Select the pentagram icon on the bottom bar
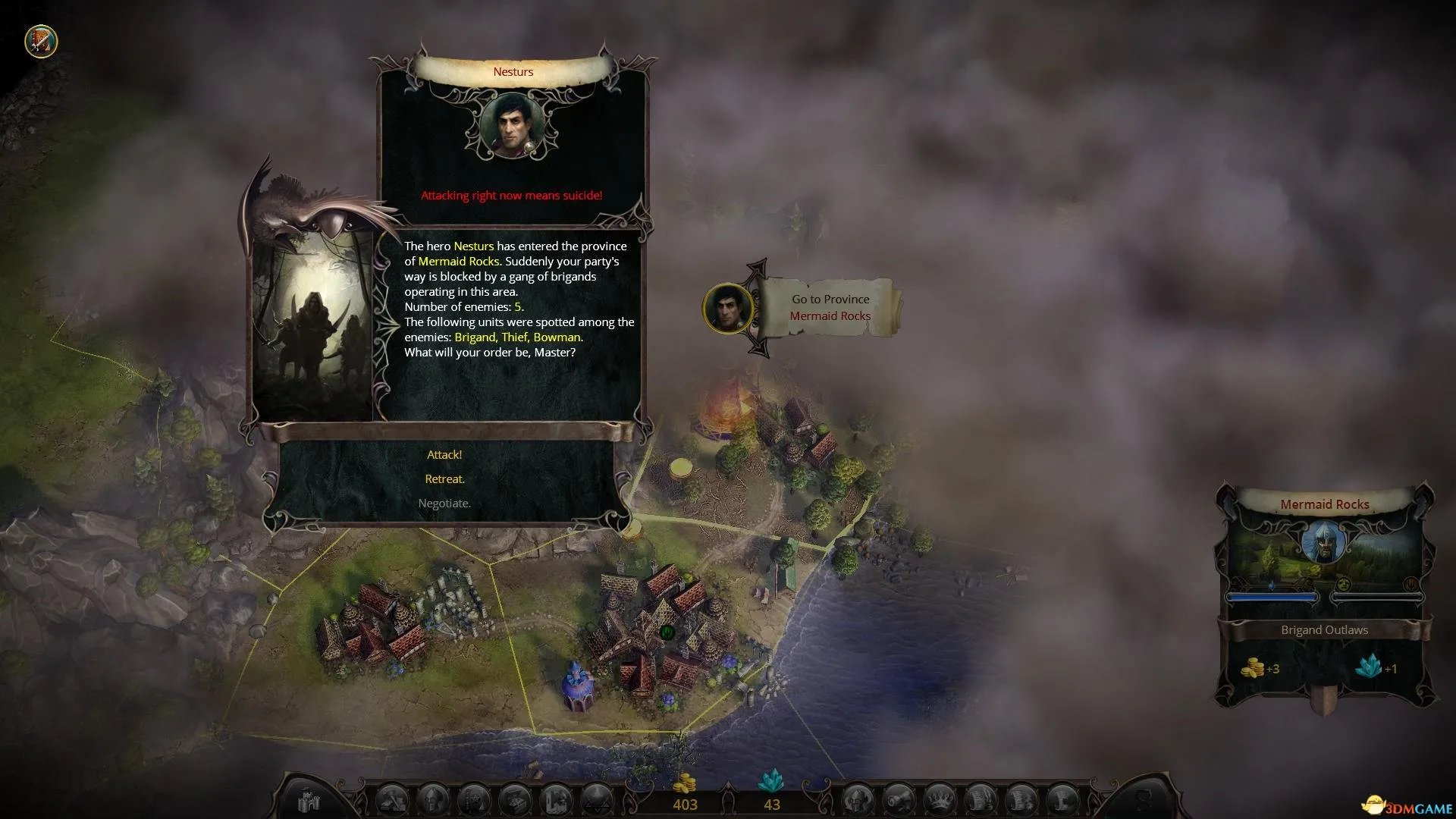 coord(598,801)
